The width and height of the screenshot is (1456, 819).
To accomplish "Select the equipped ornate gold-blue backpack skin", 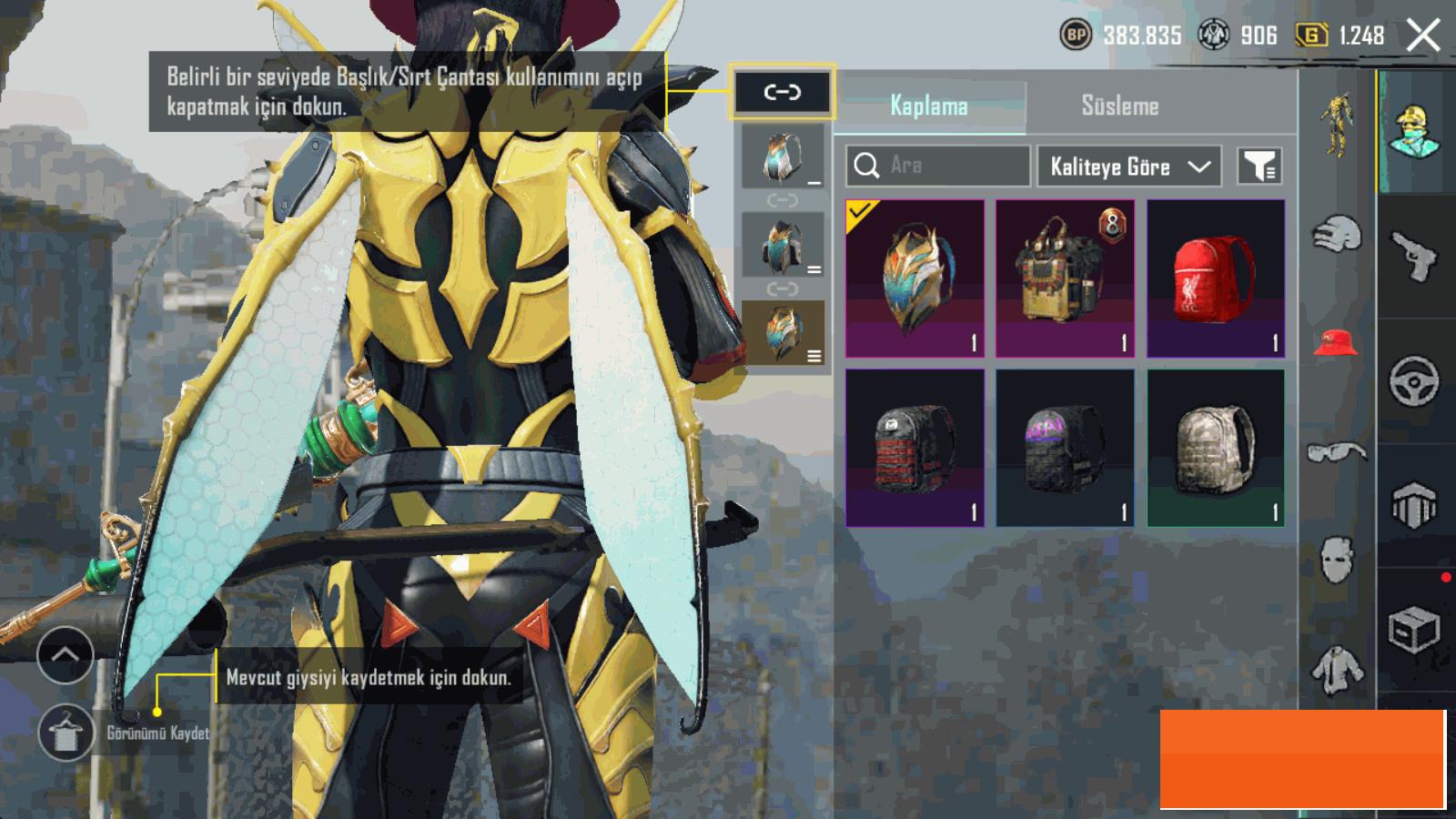I will point(915,278).
